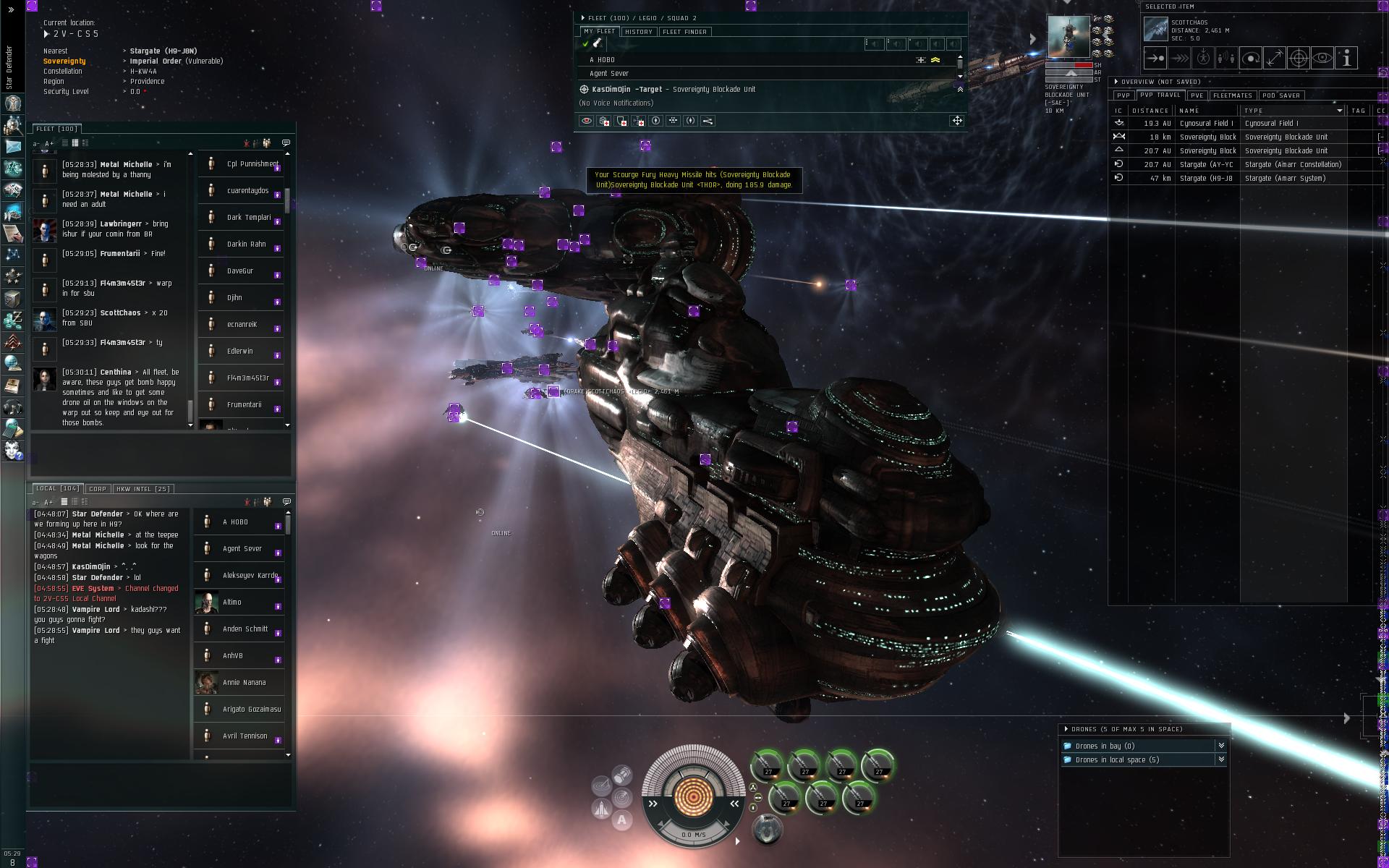Select Cynosural Field I in the overview
Image resolution: width=1389 pixels, height=868 pixels.
click(1206, 124)
